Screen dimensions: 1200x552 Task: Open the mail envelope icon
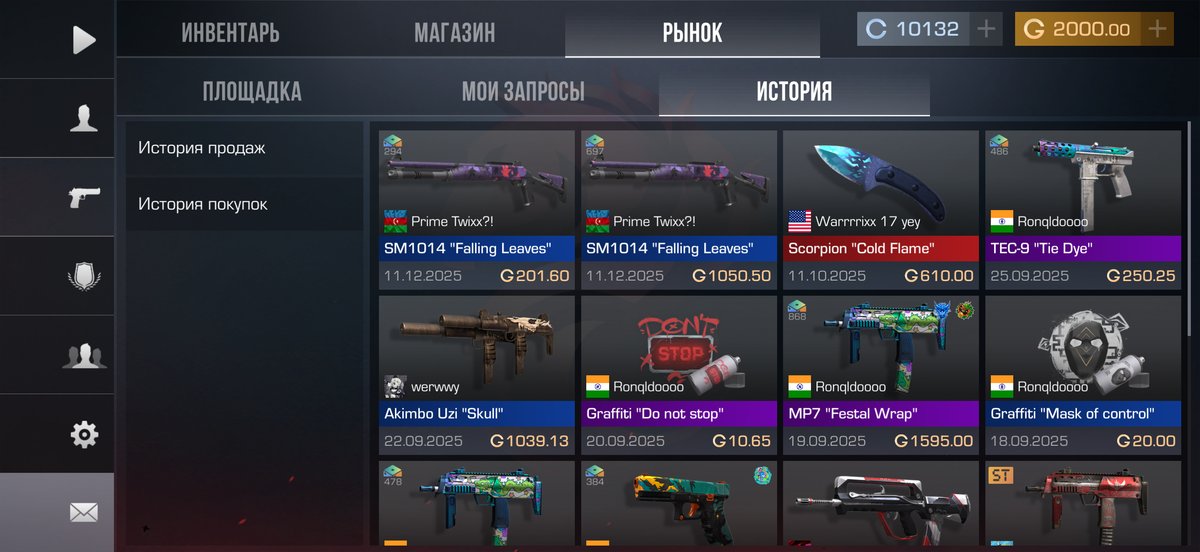pyautogui.click(x=84, y=513)
